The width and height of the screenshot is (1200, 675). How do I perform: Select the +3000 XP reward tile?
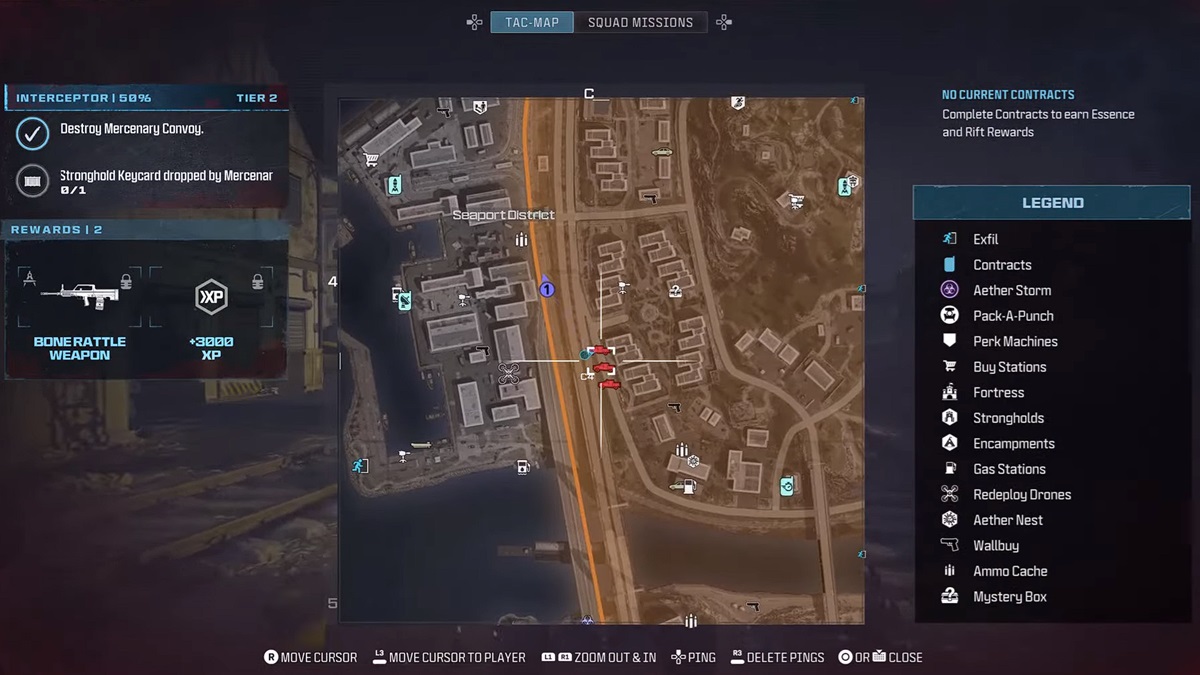click(x=211, y=311)
